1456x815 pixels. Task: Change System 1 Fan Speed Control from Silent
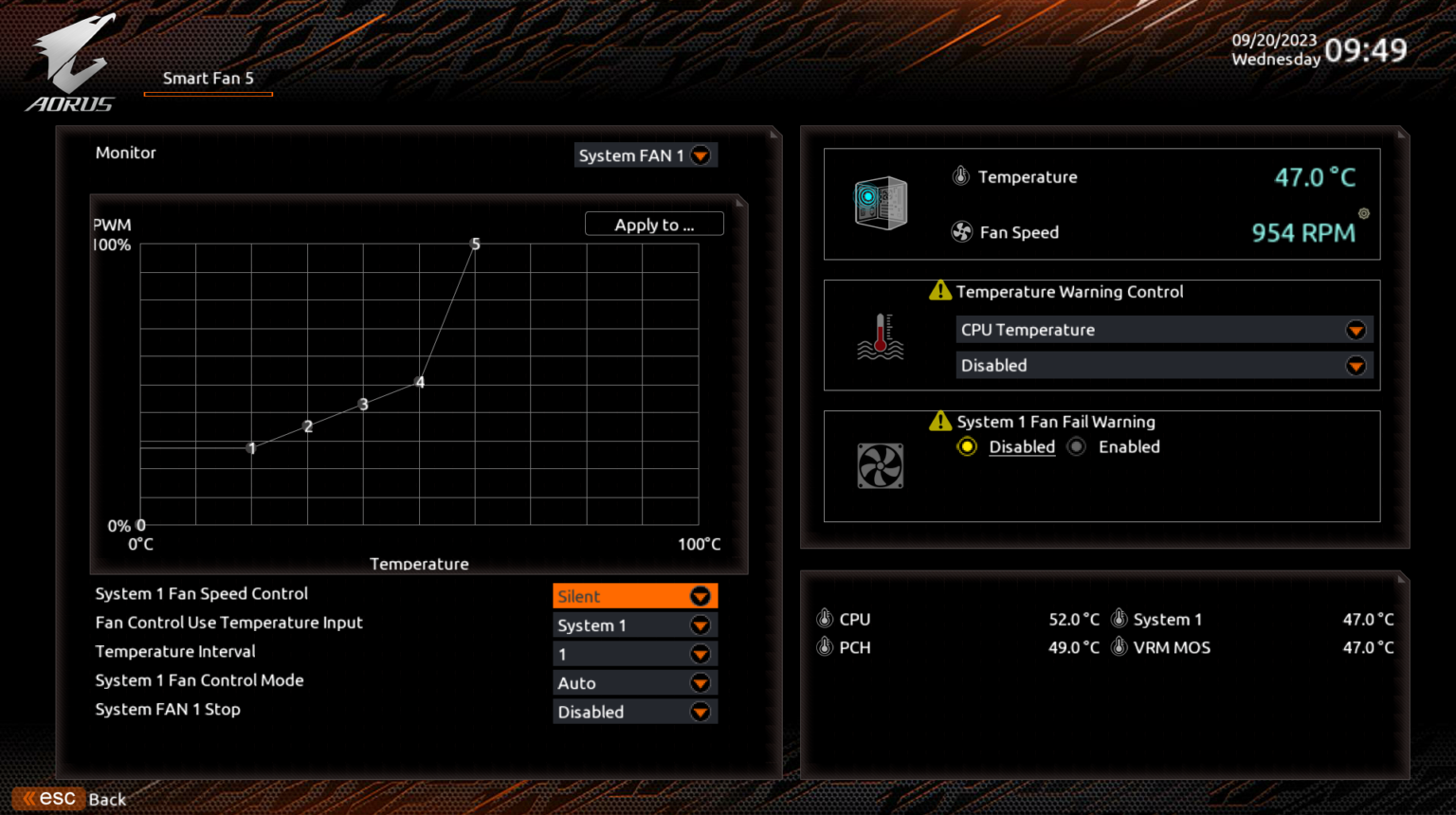(634, 596)
